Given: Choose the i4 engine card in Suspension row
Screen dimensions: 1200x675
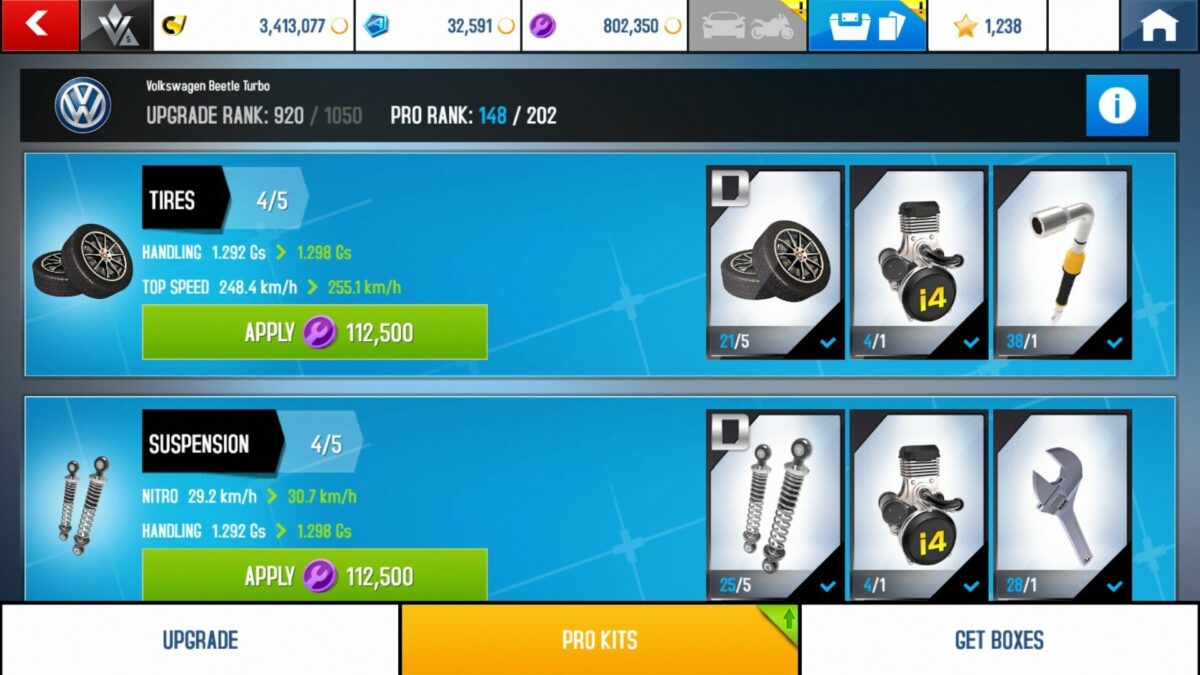Looking at the screenshot, I should point(918,505).
